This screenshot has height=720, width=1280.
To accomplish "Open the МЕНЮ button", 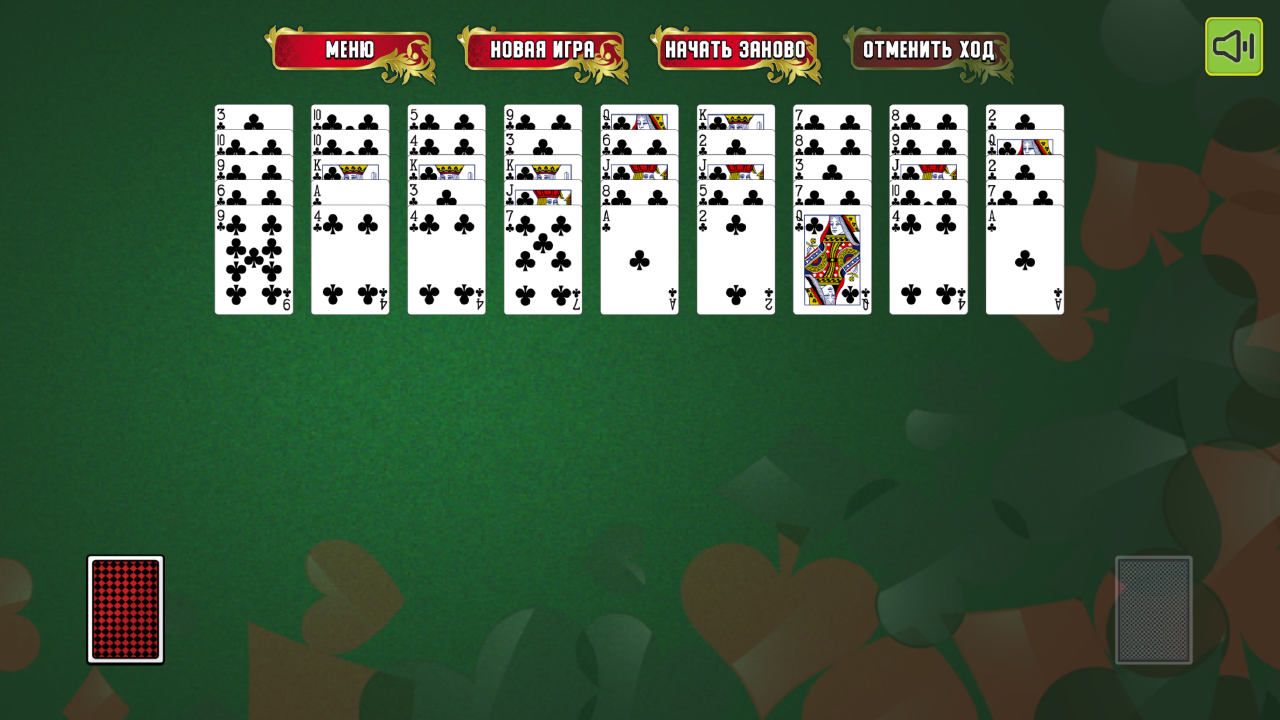I will click(x=350, y=49).
